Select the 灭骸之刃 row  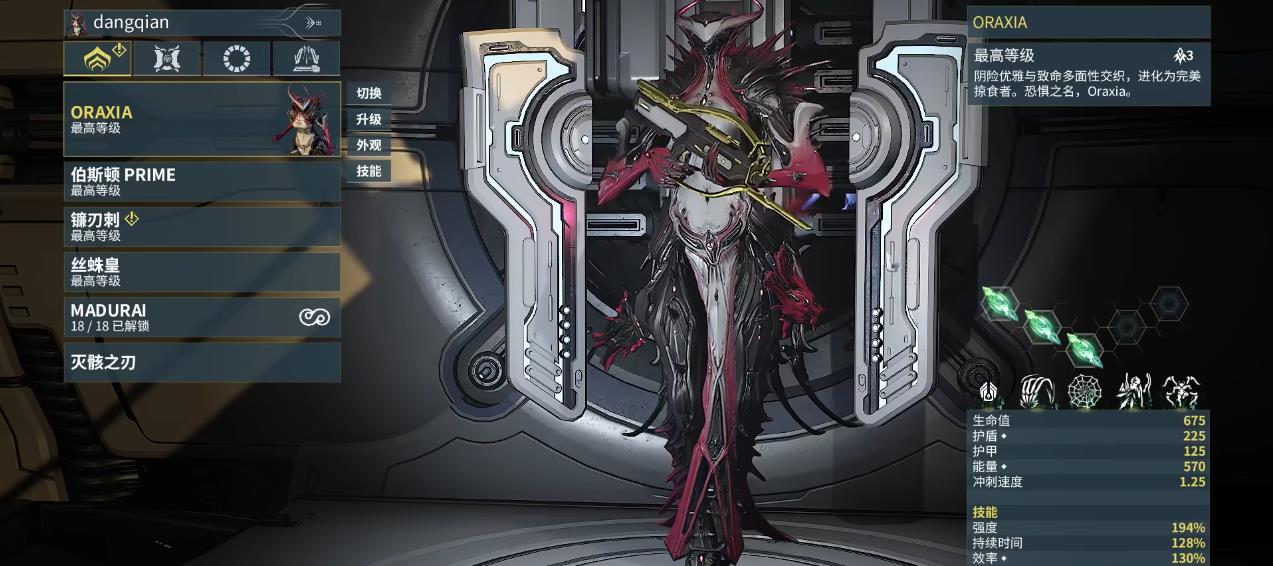coord(200,362)
